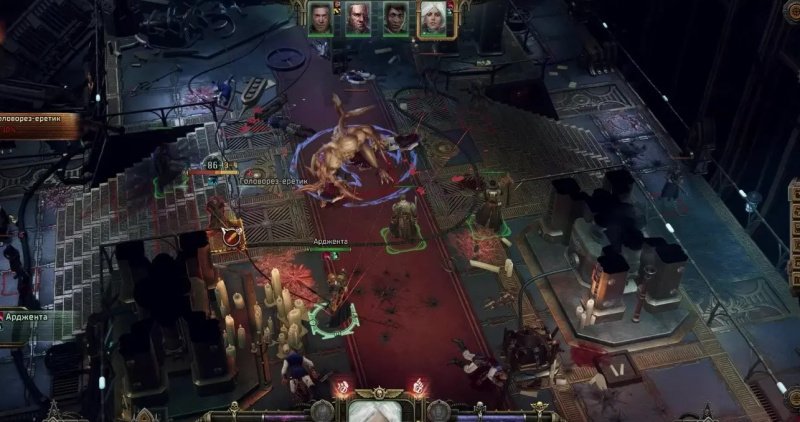This screenshot has height=422, width=800.
Task: Select the dark-haired man's portrait
Action: (395, 19)
